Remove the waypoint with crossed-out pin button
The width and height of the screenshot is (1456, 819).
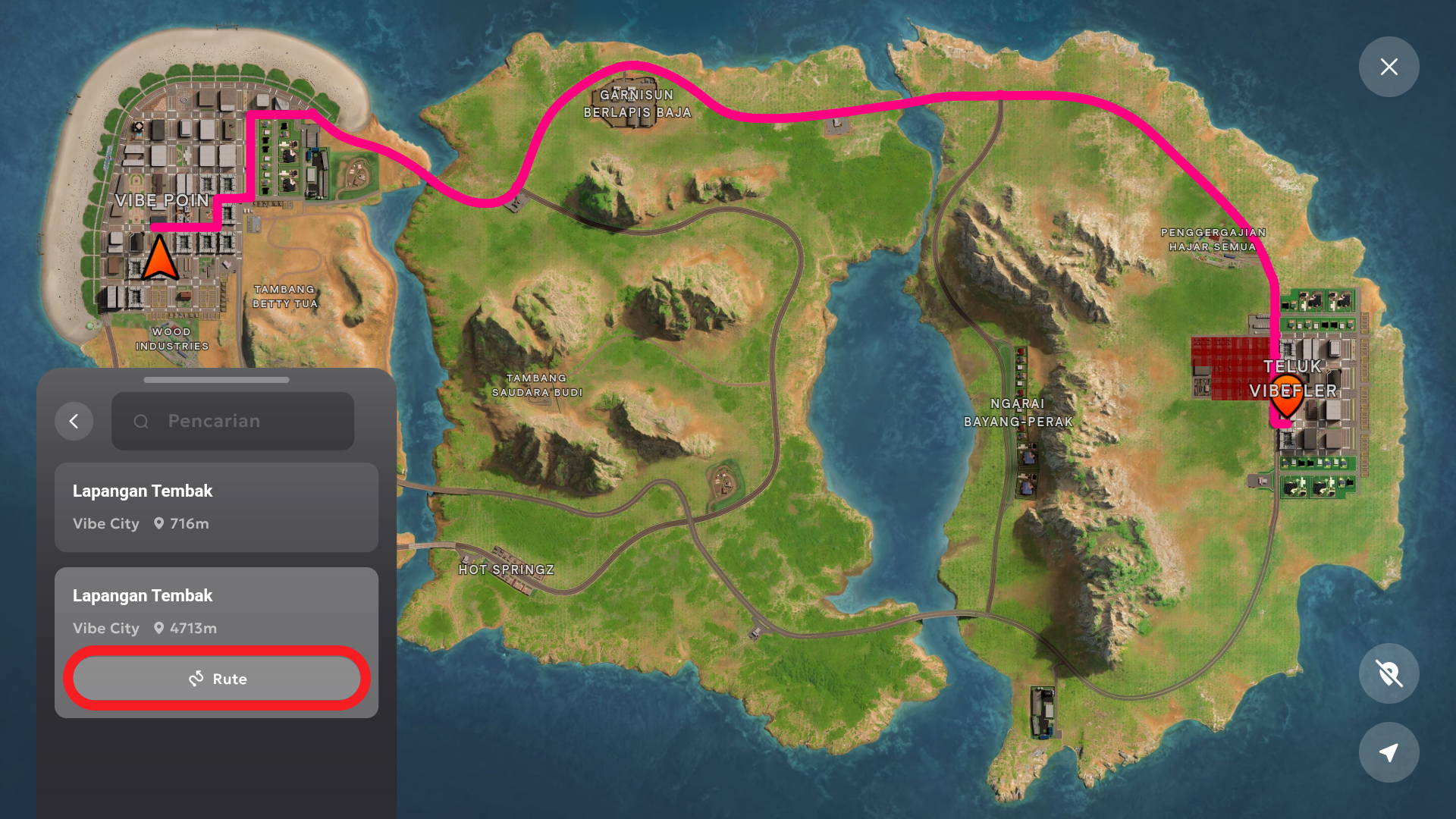pyautogui.click(x=1389, y=673)
